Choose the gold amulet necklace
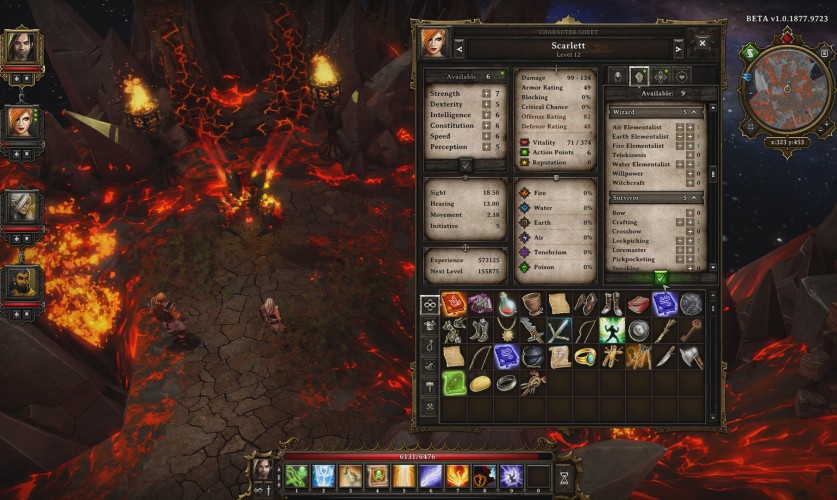The width and height of the screenshot is (837, 500). [507, 331]
